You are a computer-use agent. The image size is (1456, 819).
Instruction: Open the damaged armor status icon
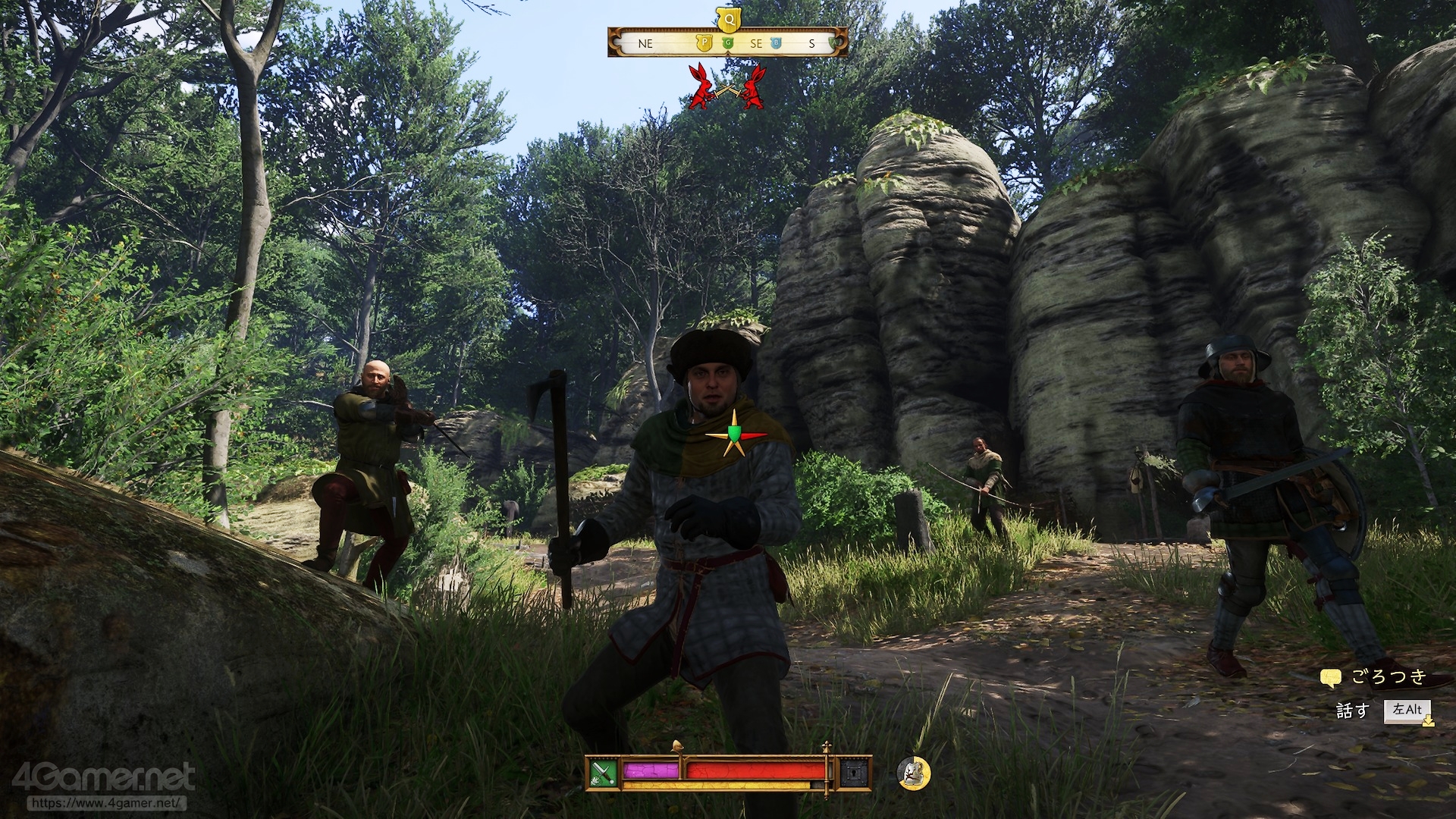(x=914, y=772)
